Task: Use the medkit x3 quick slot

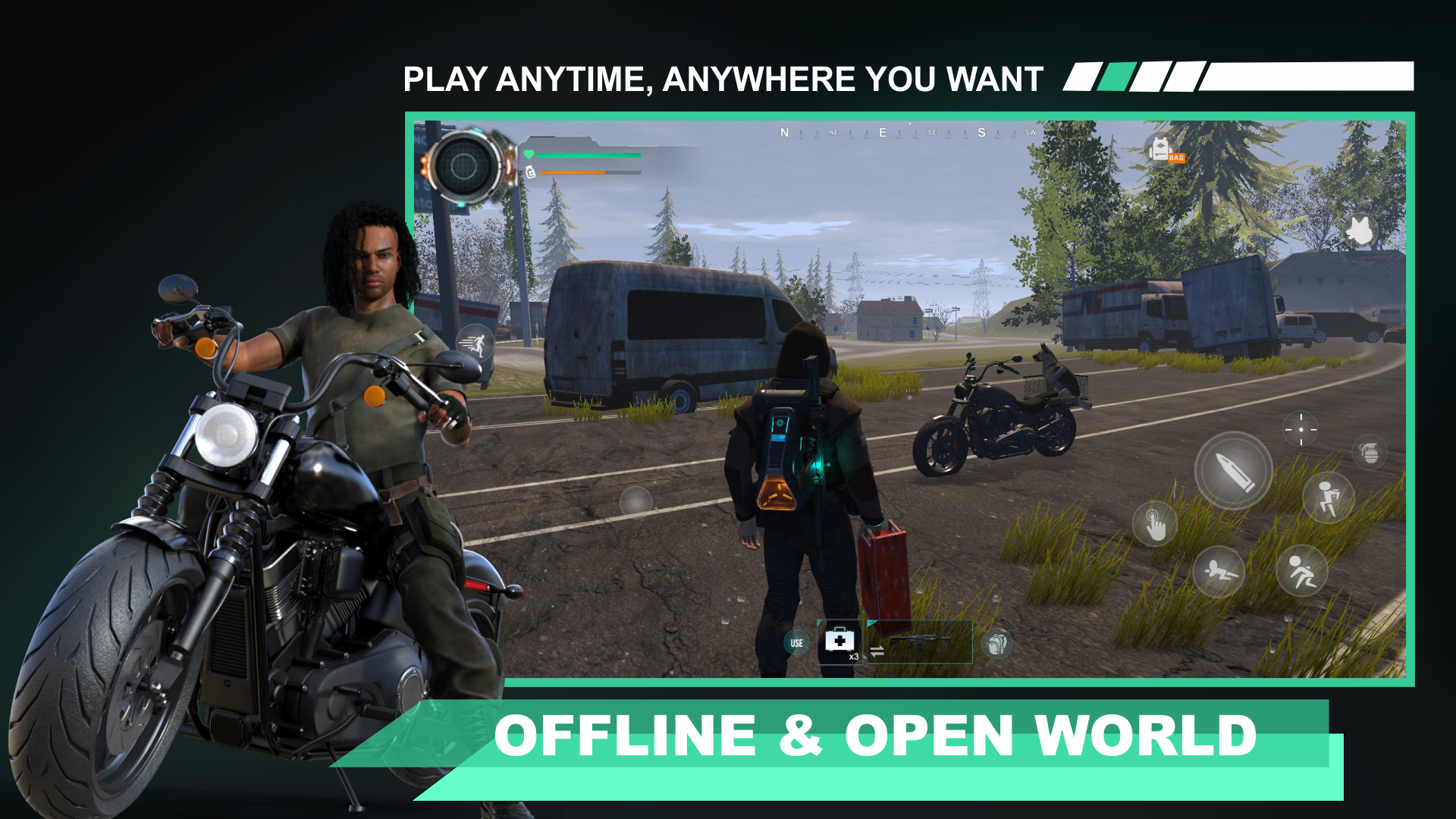Action: point(839,641)
